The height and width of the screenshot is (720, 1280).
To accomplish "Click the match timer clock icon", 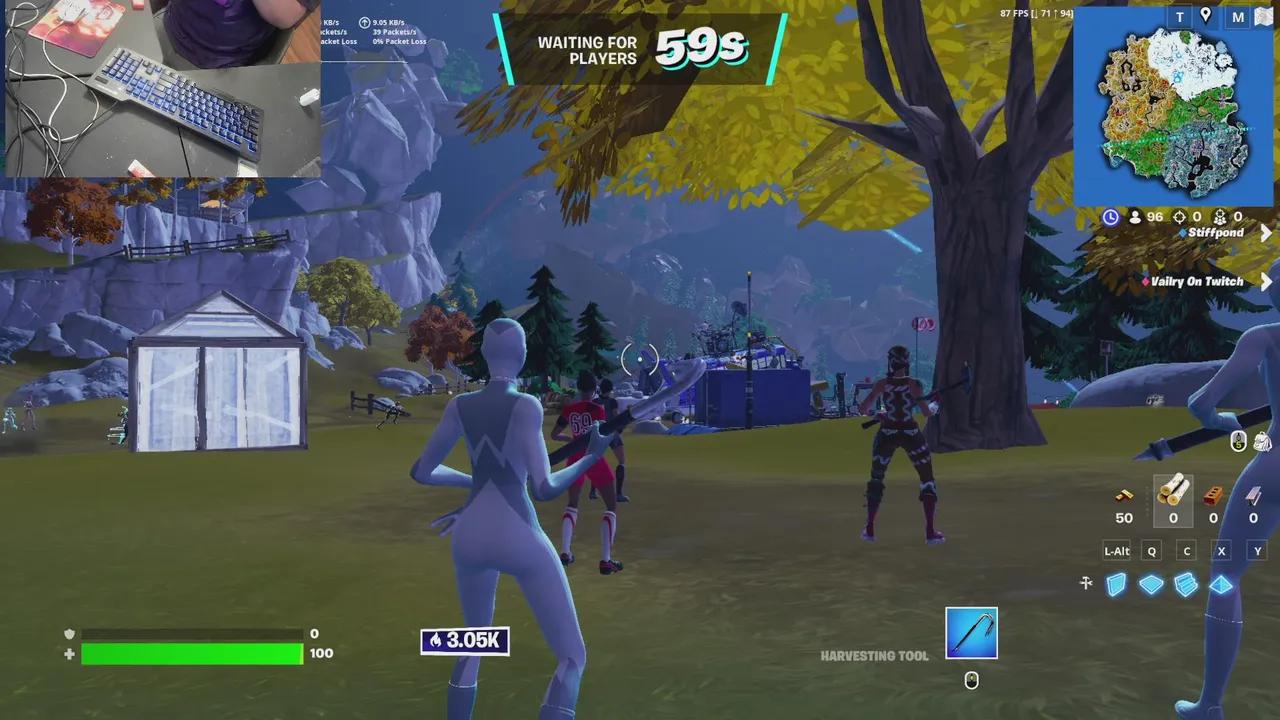I will (x=1111, y=217).
